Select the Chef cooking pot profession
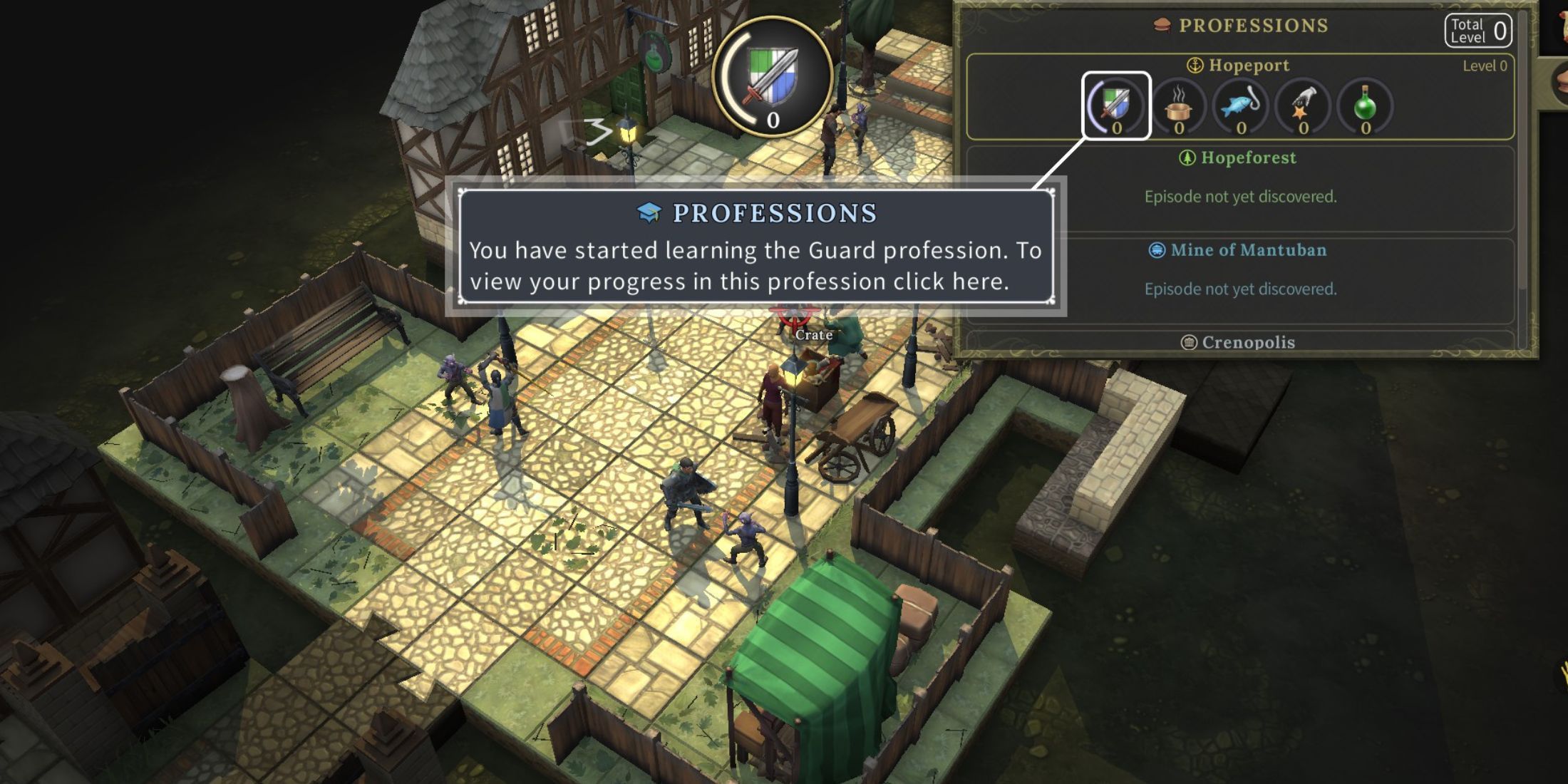This screenshot has height=784, width=1568. coord(1179,107)
